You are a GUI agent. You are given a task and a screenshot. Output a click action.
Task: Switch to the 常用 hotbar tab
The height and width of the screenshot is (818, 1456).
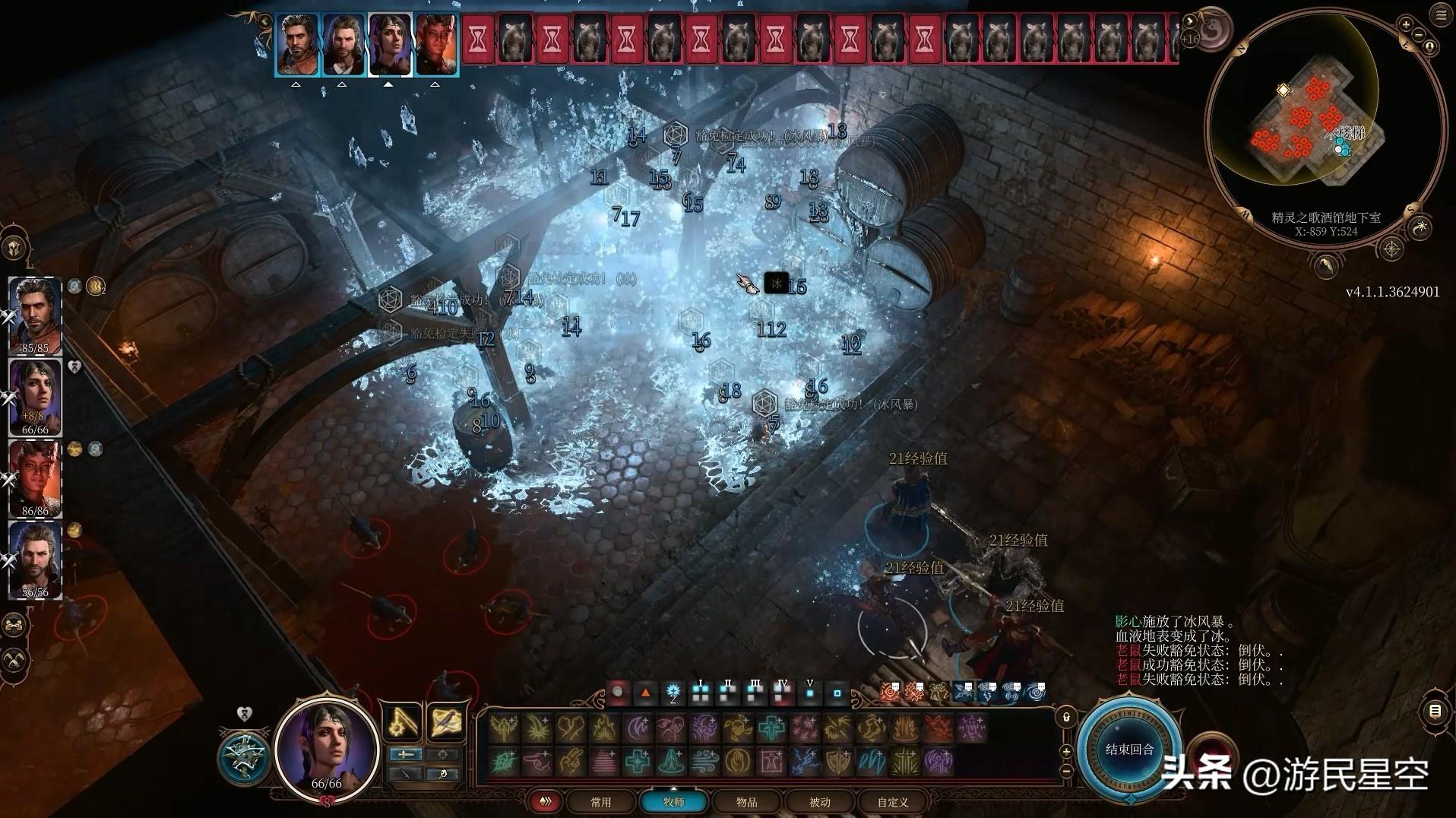click(x=600, y=802)
